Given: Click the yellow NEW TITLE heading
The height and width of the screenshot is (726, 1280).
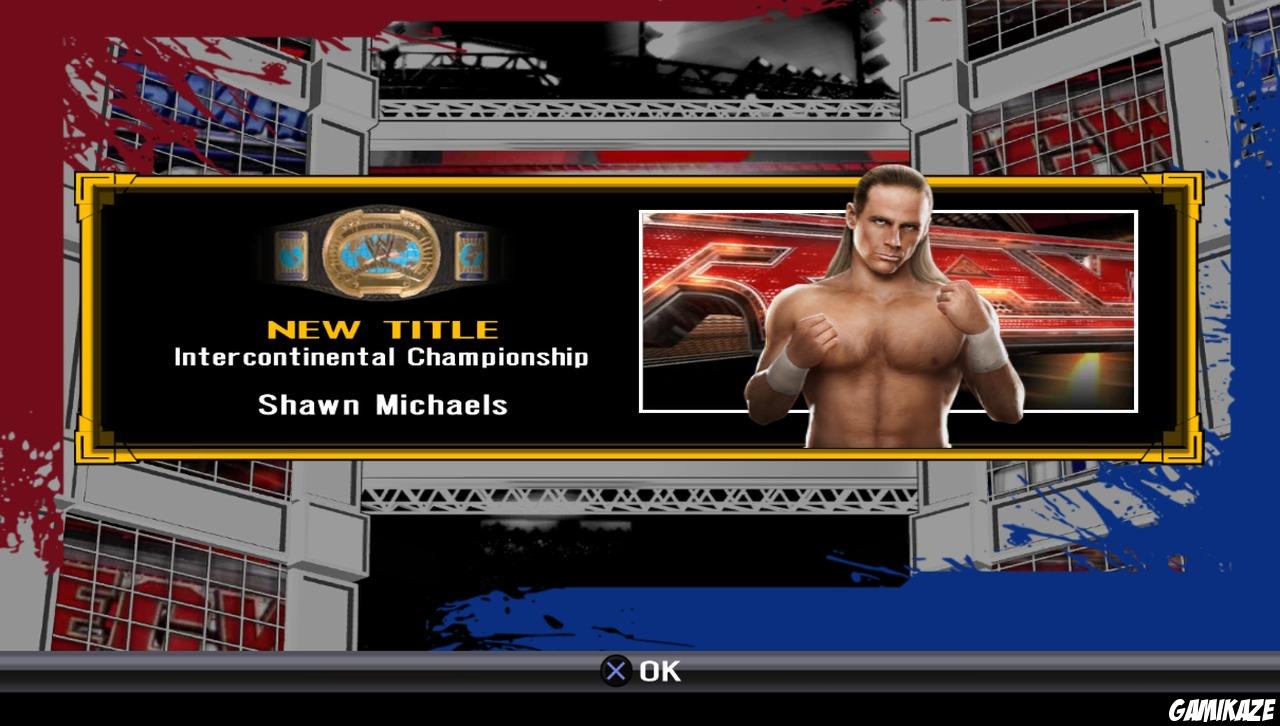Looking at the screenshot, I should click(383, 328).
